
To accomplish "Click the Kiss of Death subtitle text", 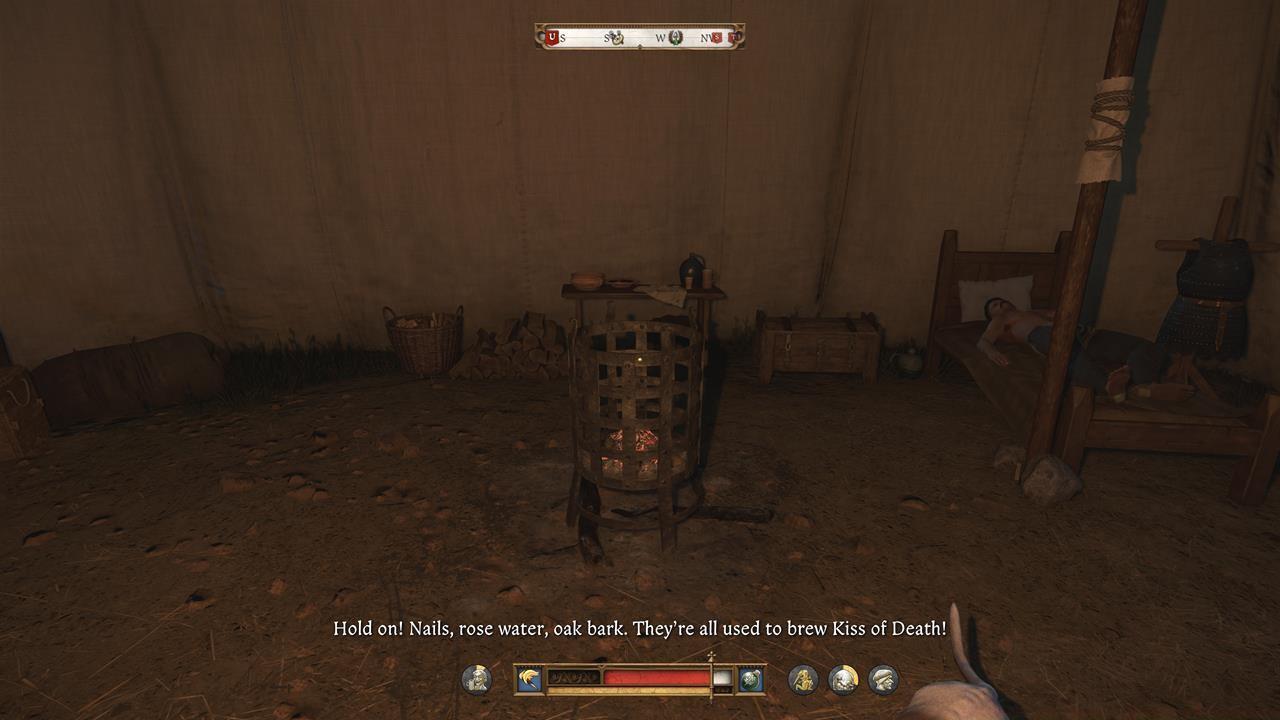I will [x=640, y=630].
